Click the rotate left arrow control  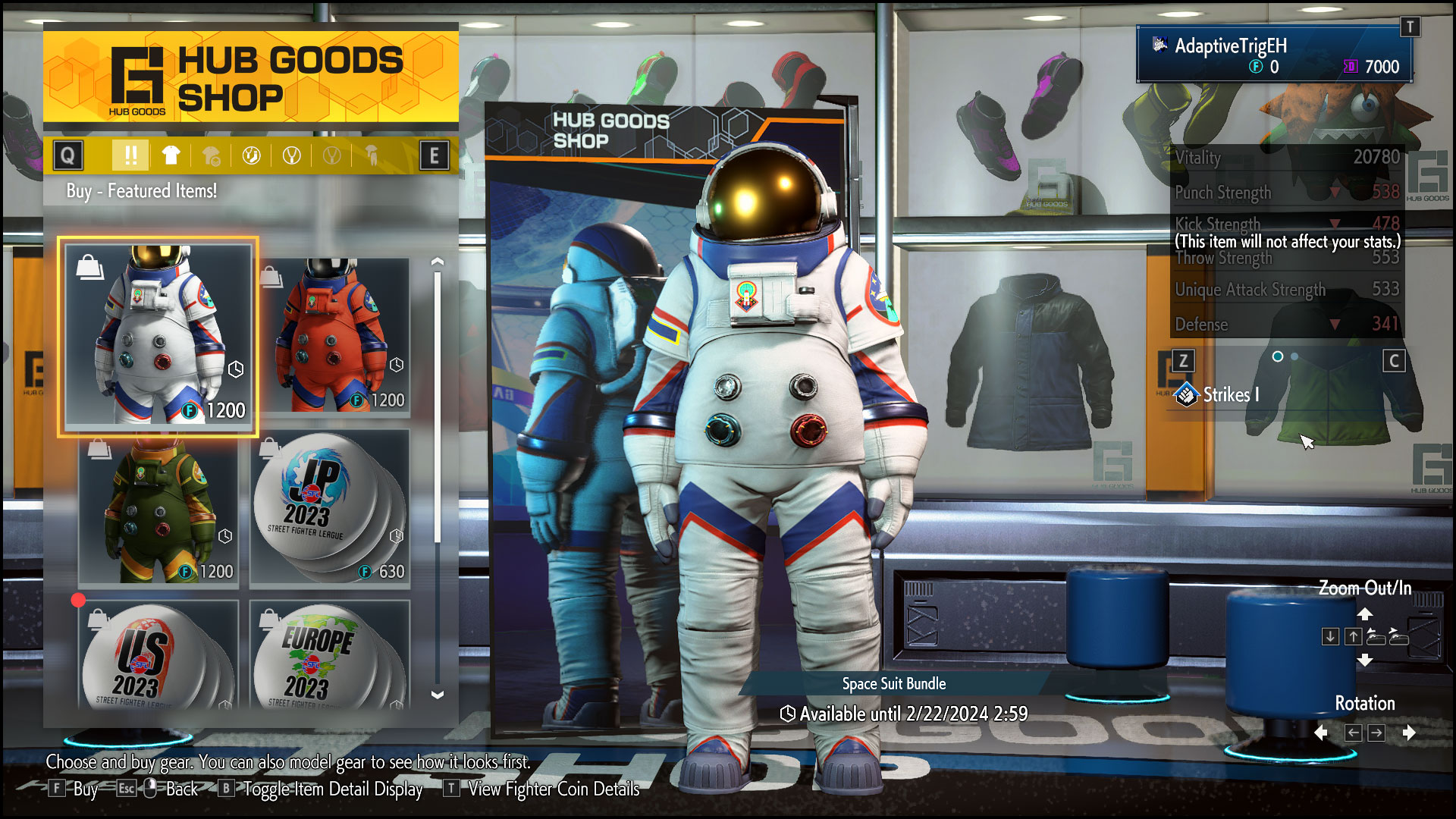[1354, 733]
